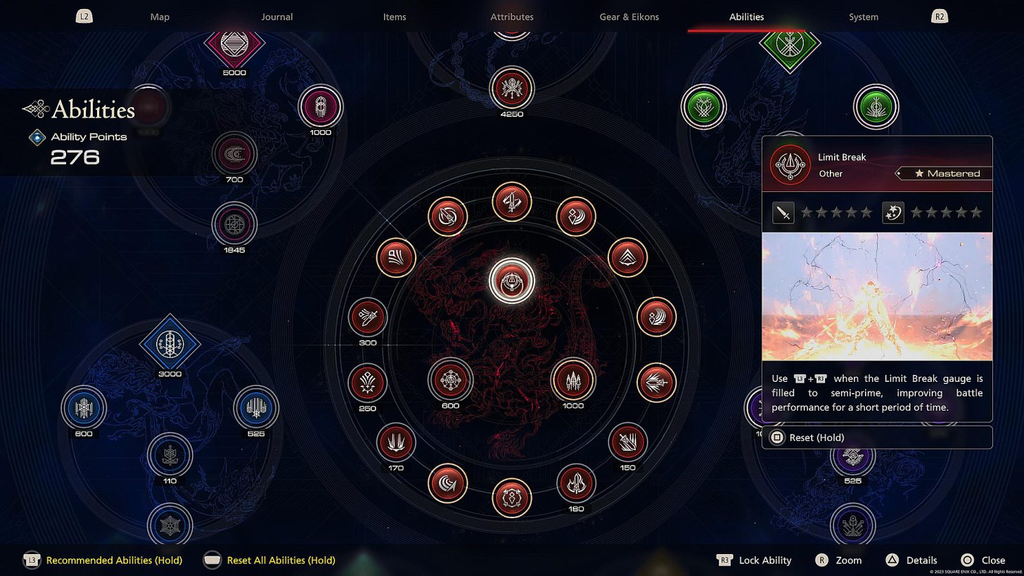Screen dimensions: 1024x576
Task: Pick the red ability node costing 170
Action: pos(396,442)
